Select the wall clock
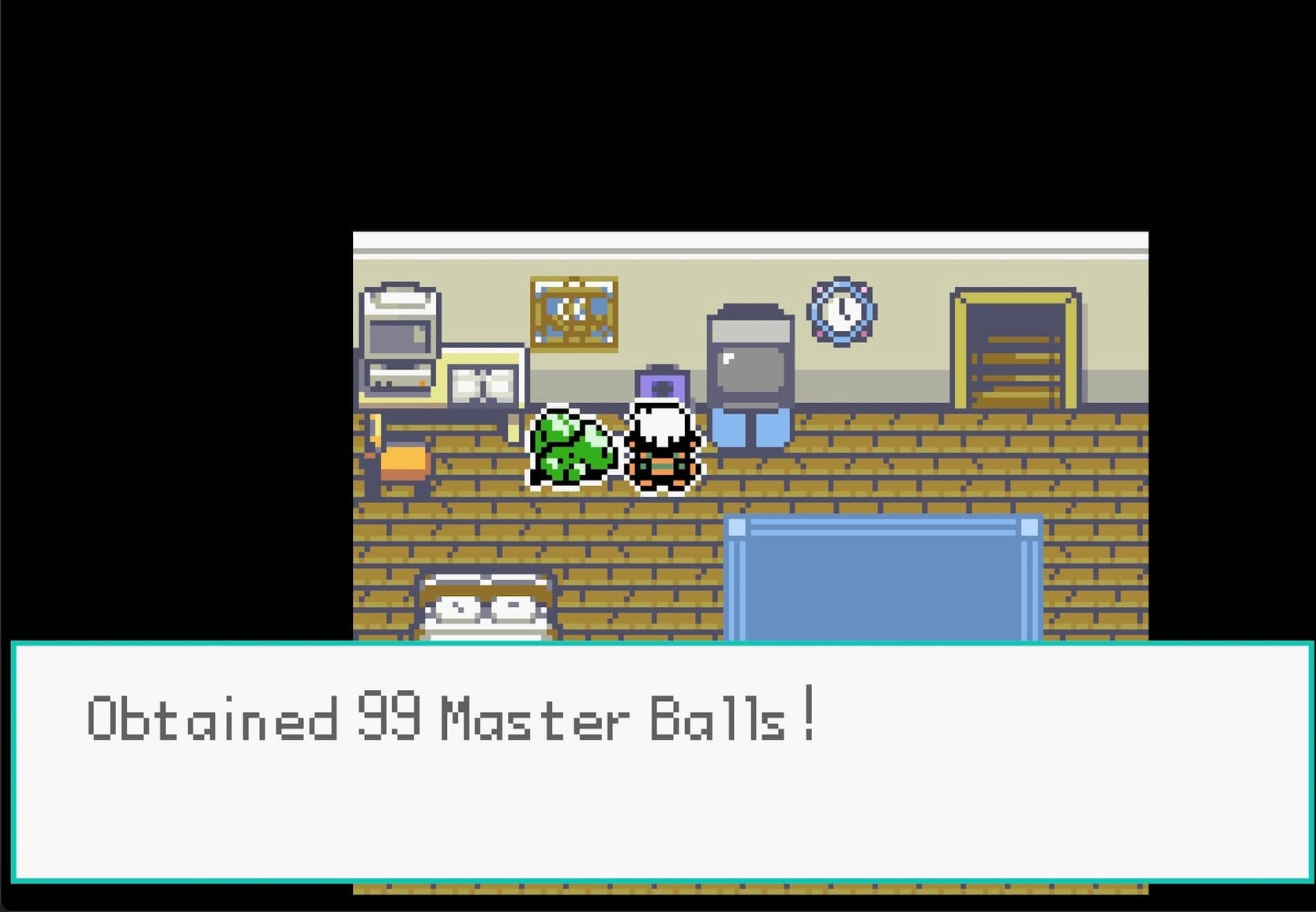Screen dimensions: 1316x912 pyautogui.click(x=840, y=311)
